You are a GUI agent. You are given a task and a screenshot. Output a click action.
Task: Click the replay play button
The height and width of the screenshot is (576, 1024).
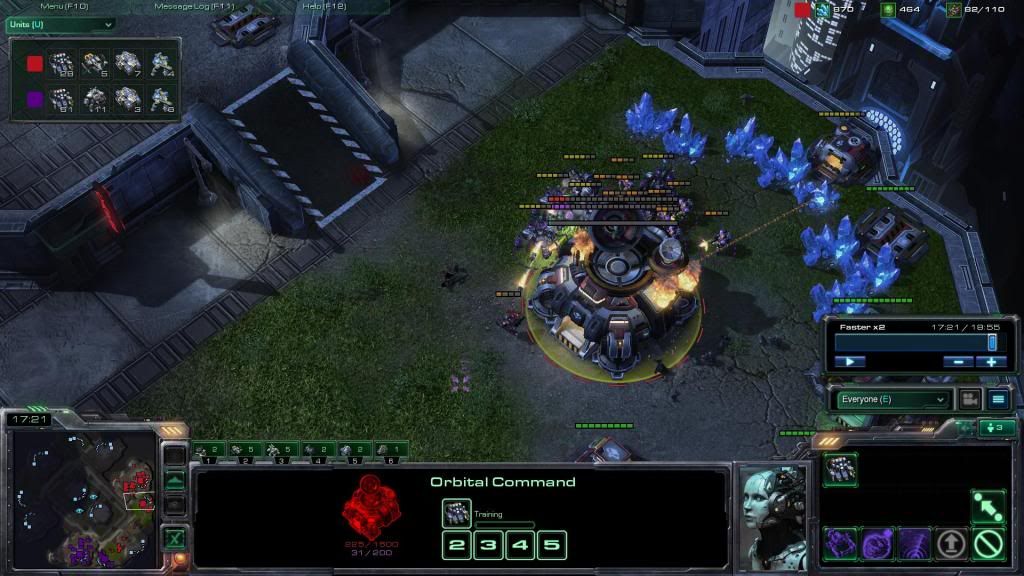(849, 361)
